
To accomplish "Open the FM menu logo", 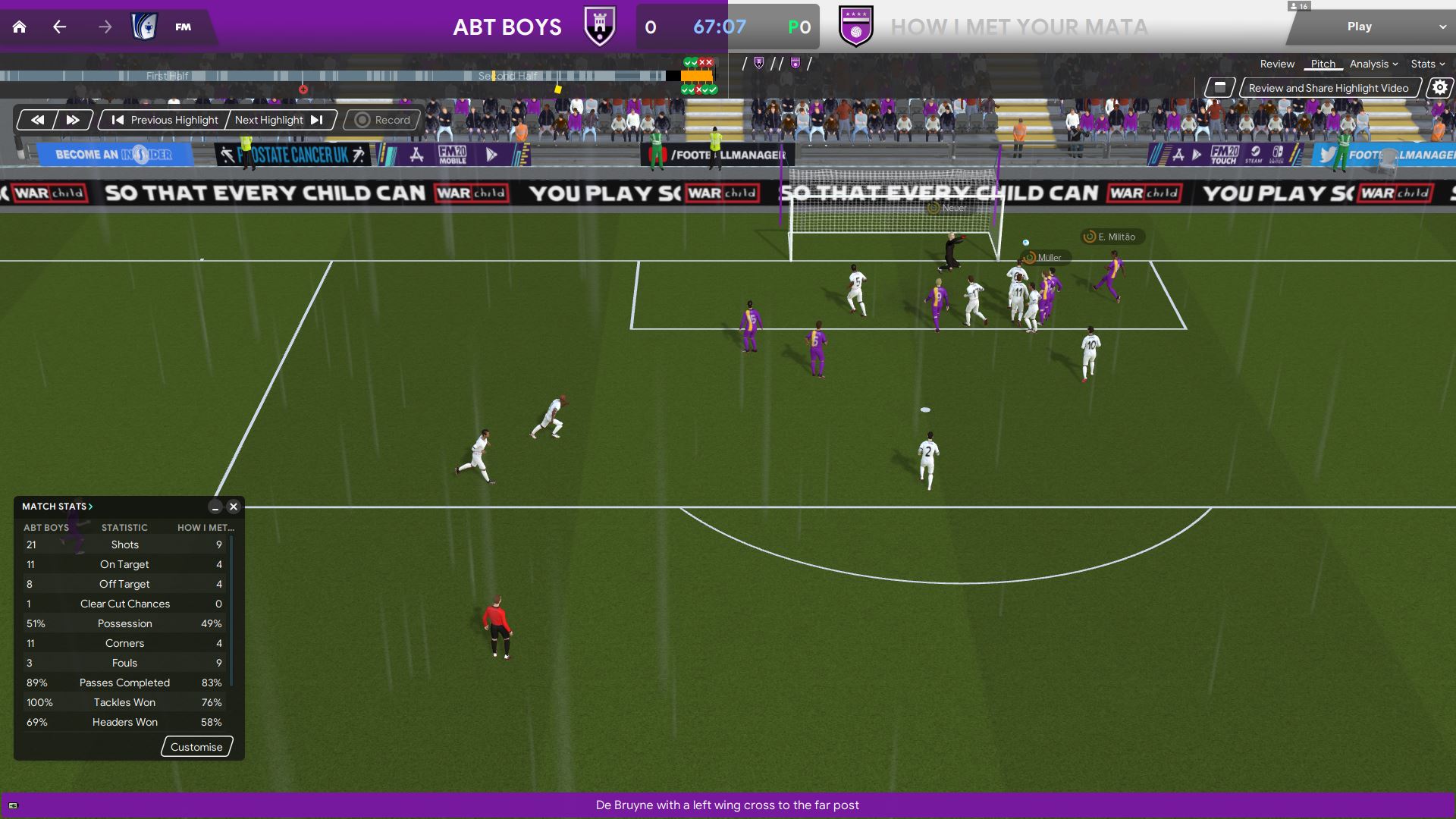I will 183,27.
